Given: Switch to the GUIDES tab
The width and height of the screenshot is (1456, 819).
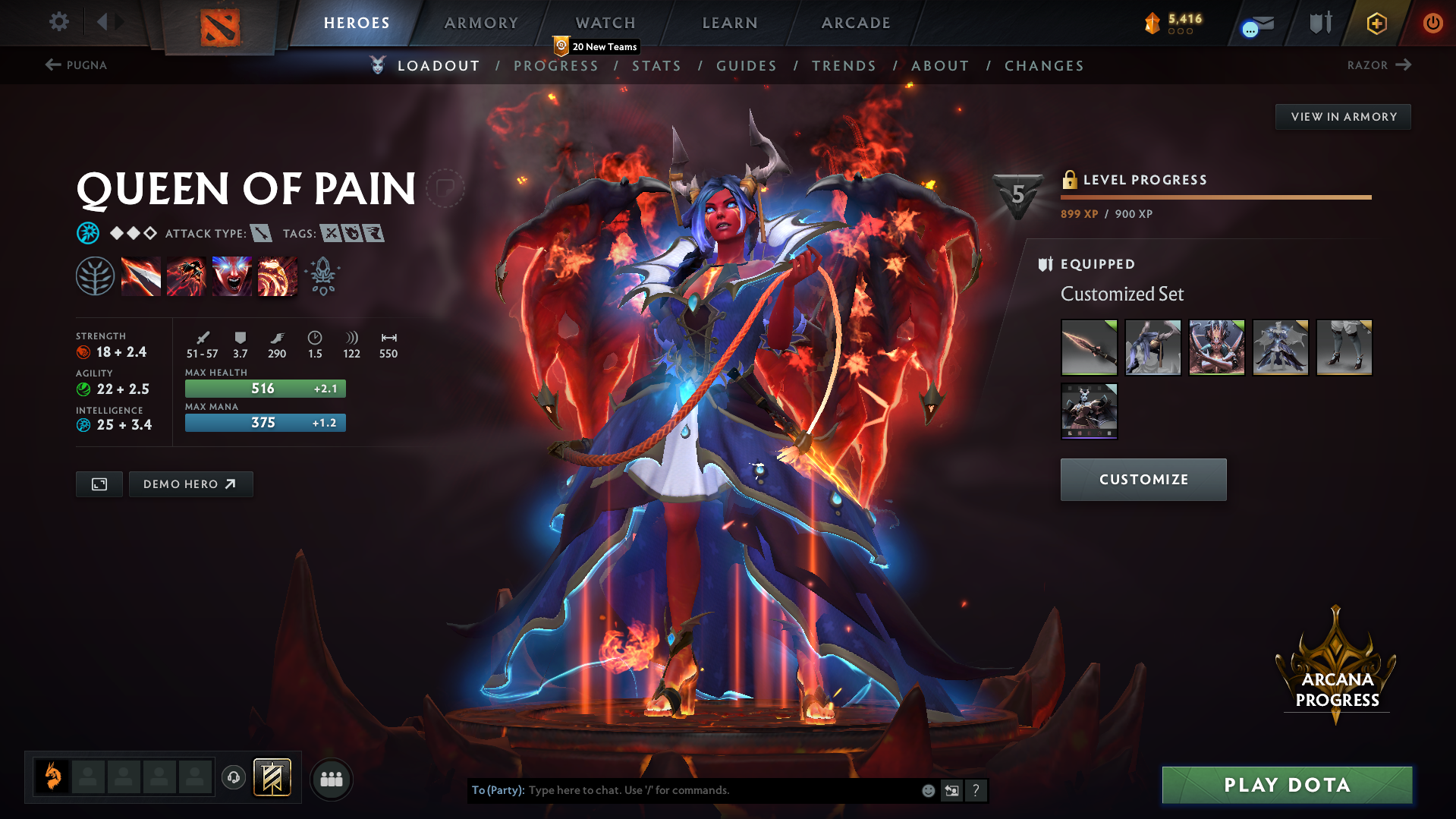Looking at the screenshot, I should point(746,66).
